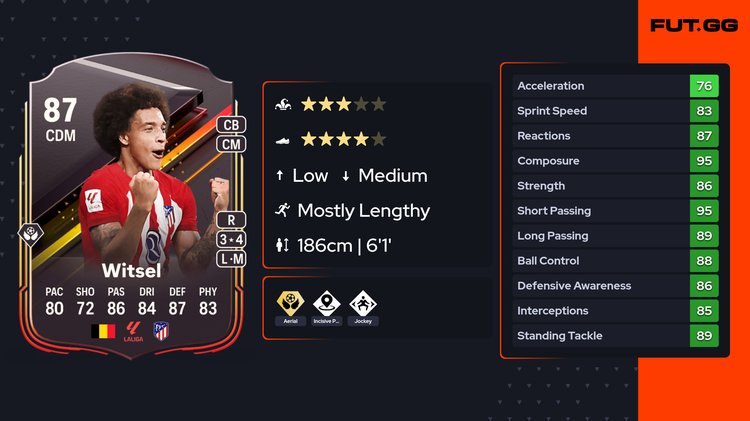Screen dimensions: 750x421
Task: Click the Defensive Awareness stat row
Action: click(615, 286)
